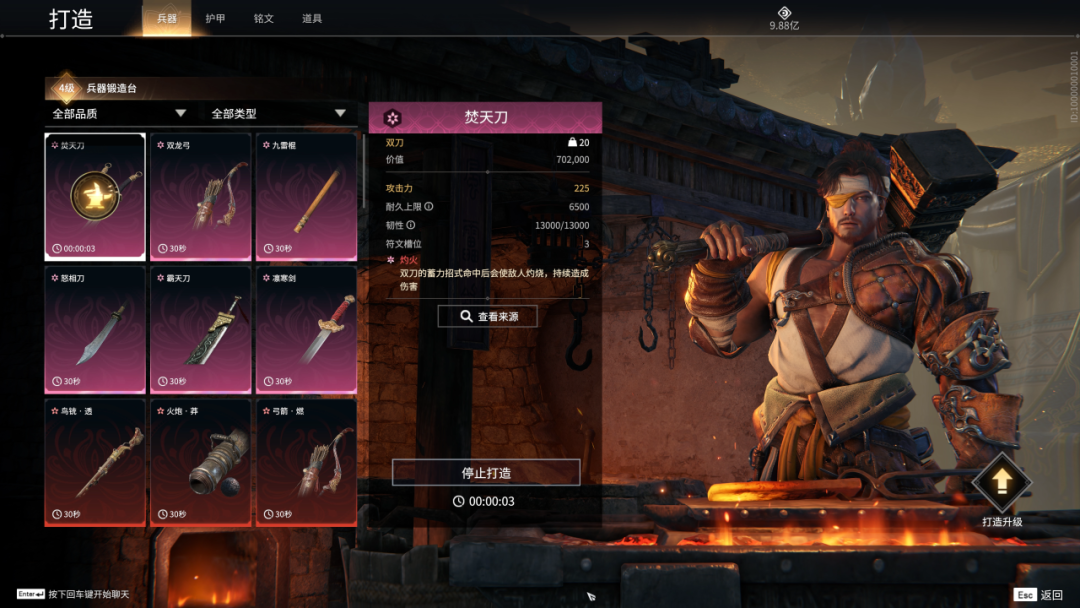Screen dimensions: 1080x608
Task: Select the 双龙弓 weapon tile
Action: [200, 196]
